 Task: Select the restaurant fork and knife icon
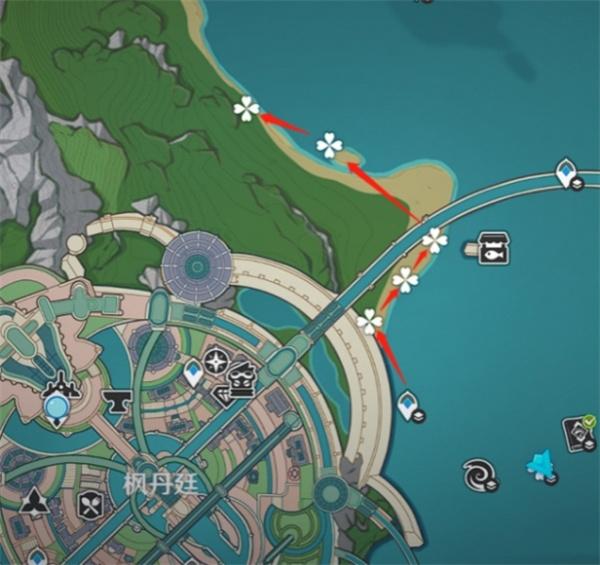pyautogui.click(x=90, y=504)
